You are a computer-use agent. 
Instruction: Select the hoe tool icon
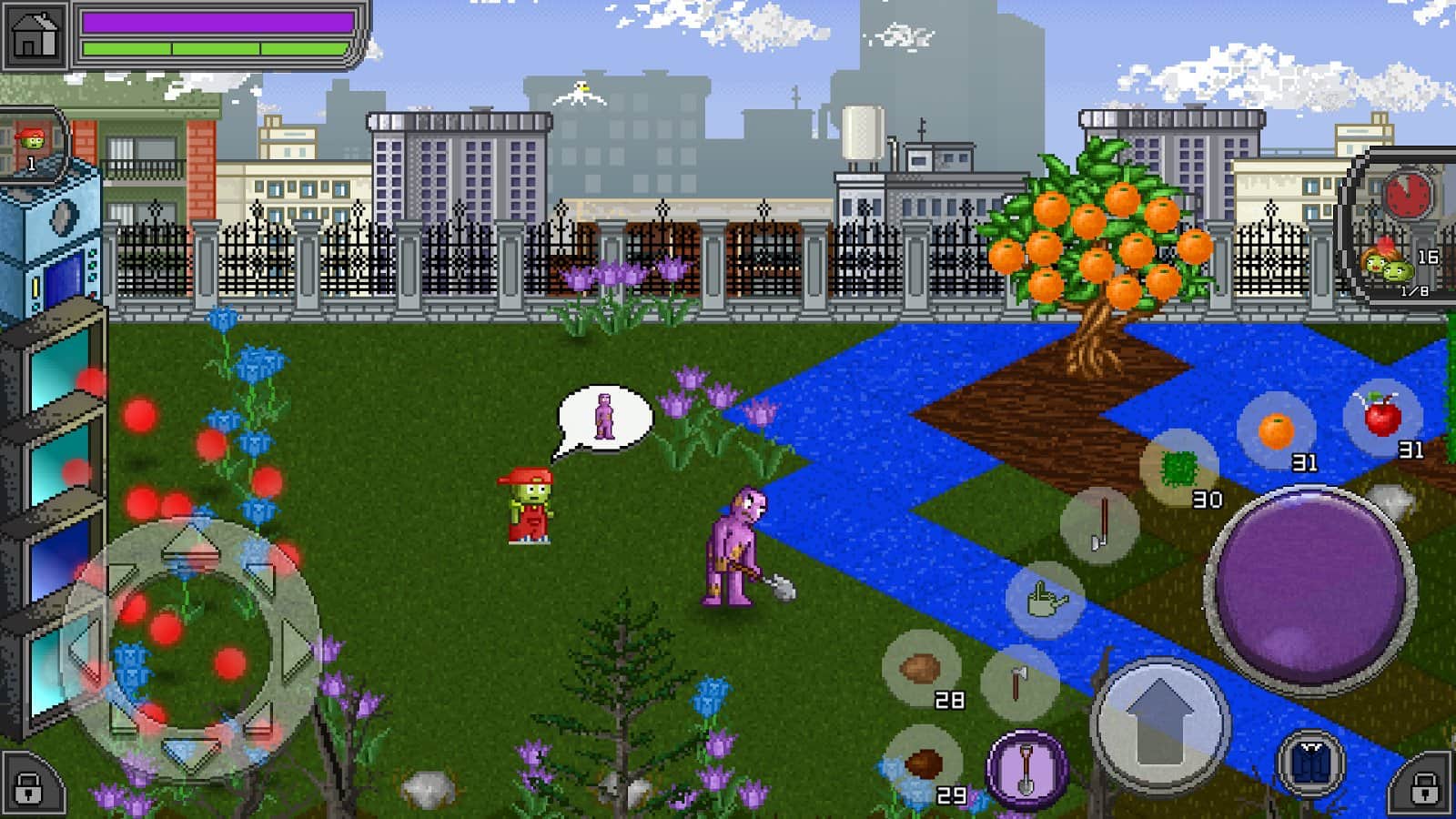tap(1098, 526)
